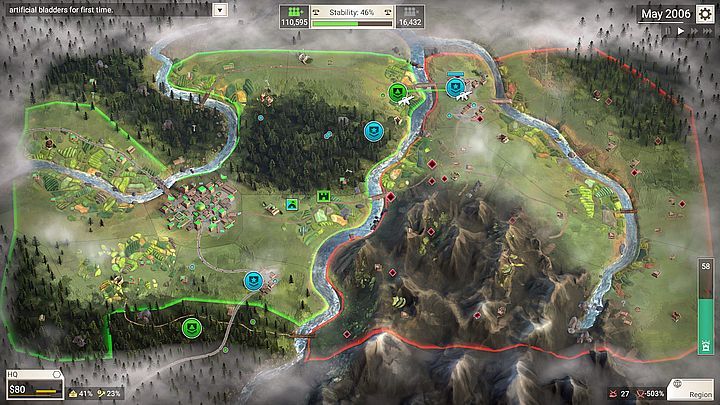
Task: Select the bright green garrison marker
Action: pos(324,196)
